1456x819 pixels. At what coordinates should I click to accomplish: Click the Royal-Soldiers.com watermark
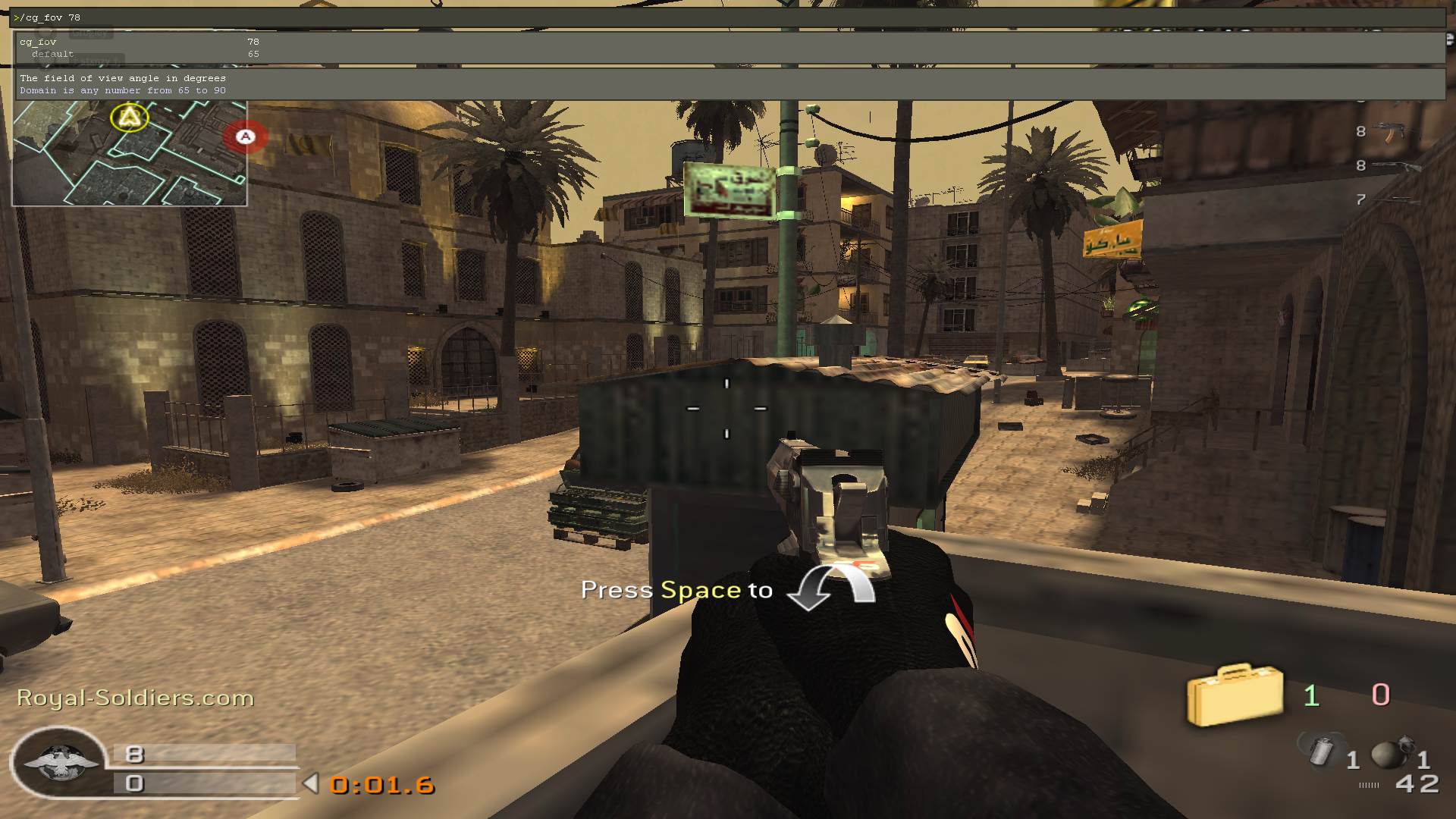point(135,698)
